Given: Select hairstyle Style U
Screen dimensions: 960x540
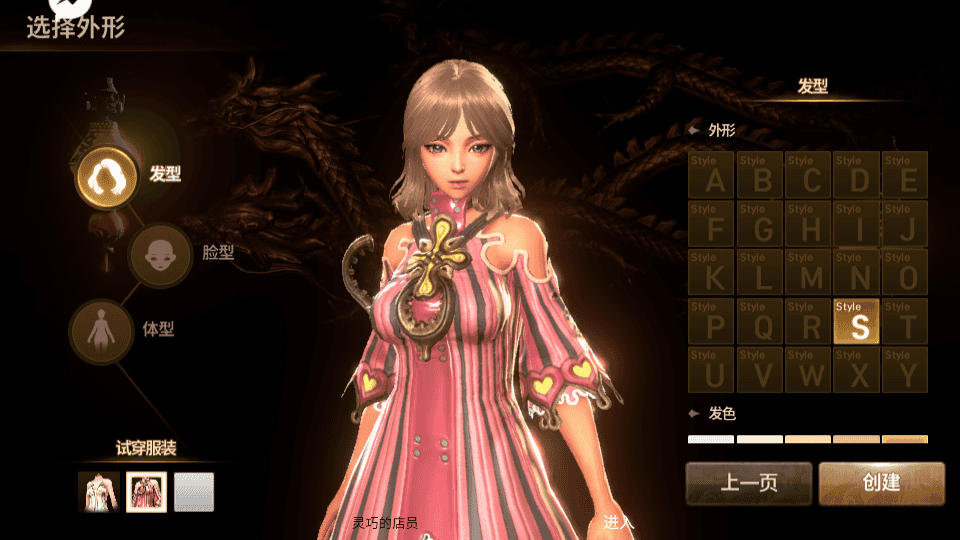Looking at the screenshot, I should (x=712, y=369).
